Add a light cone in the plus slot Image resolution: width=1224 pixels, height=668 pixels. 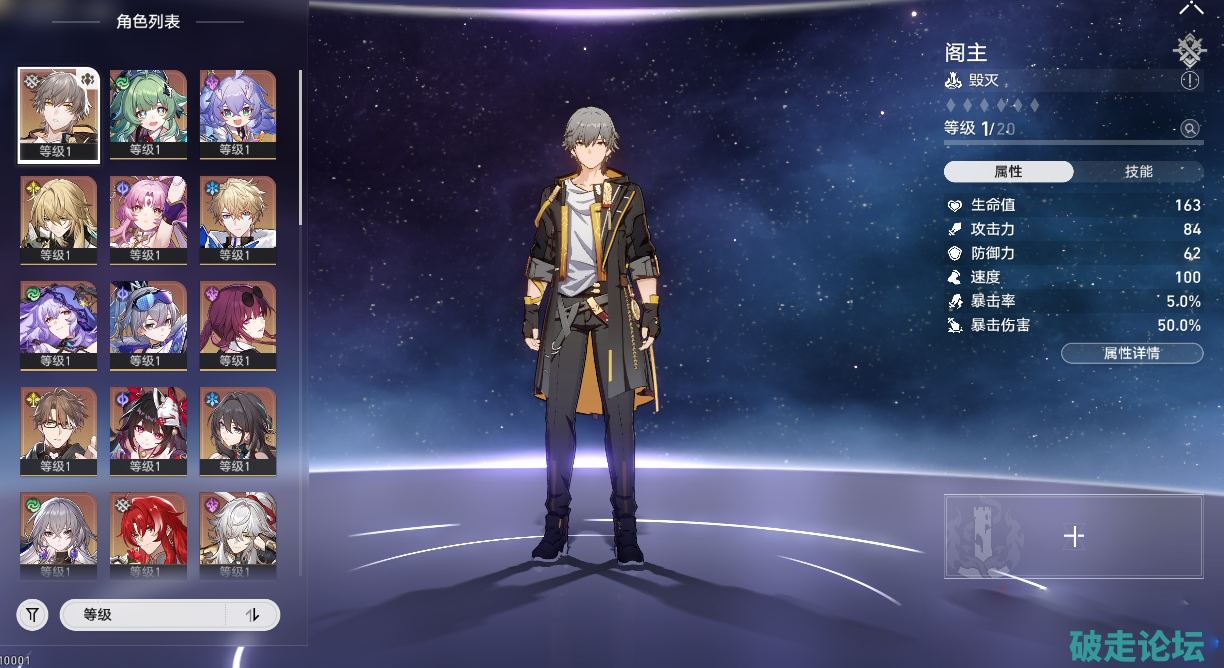1073,536
